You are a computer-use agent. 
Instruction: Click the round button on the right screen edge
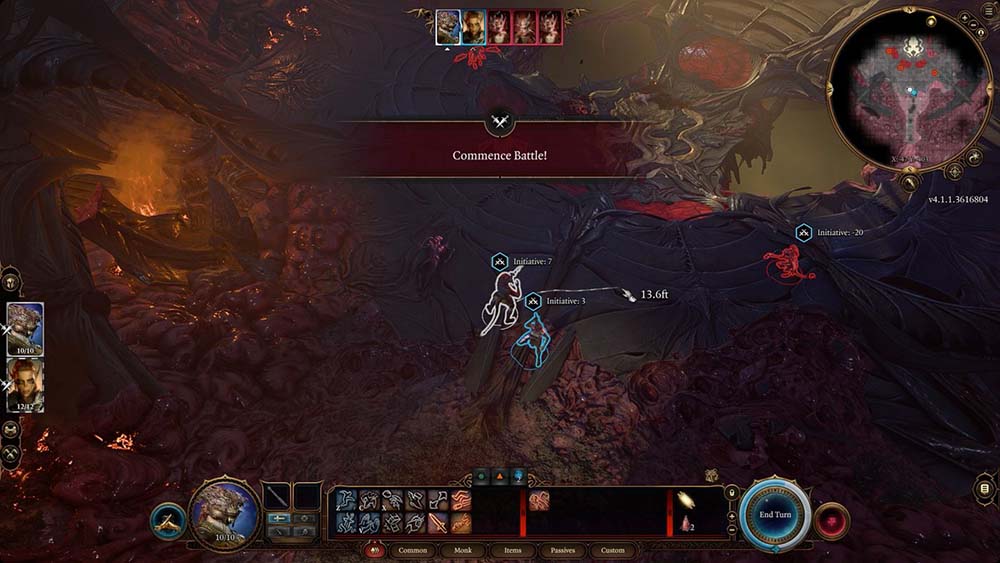point(986,489)
